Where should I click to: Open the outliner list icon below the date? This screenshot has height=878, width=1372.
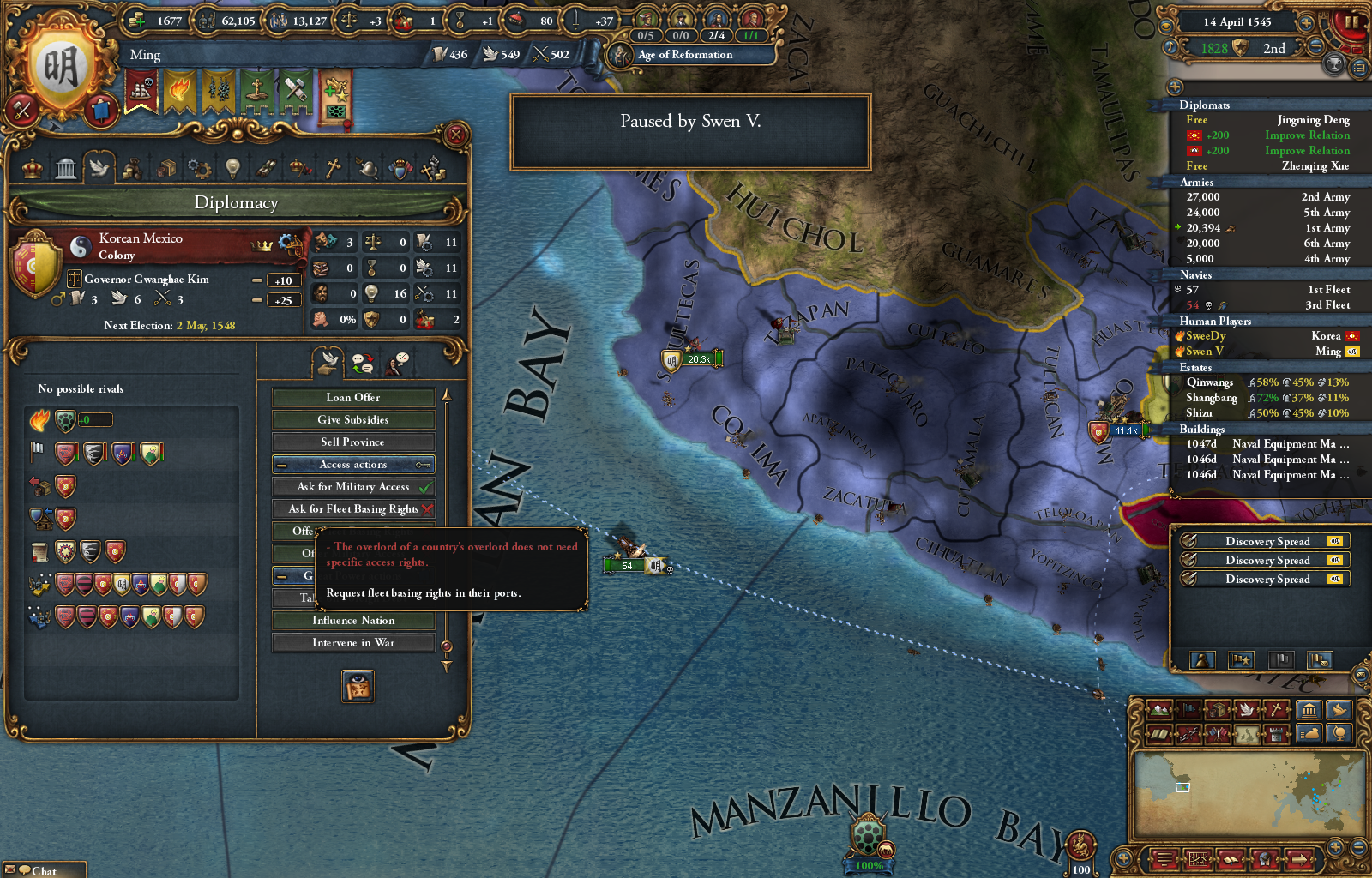click(x=1359, y=69)
